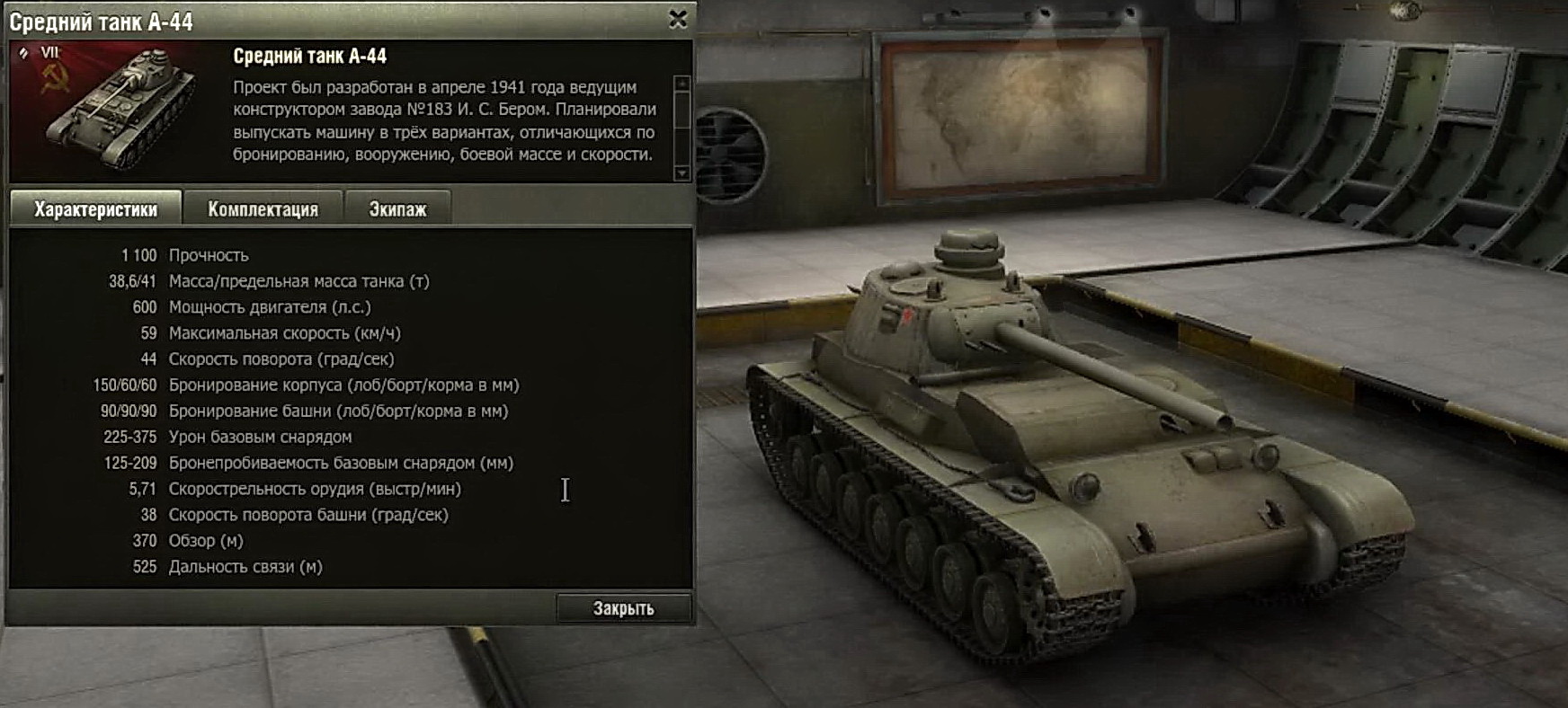
Task: Click the Закрыть button
Action: (623, 608)
